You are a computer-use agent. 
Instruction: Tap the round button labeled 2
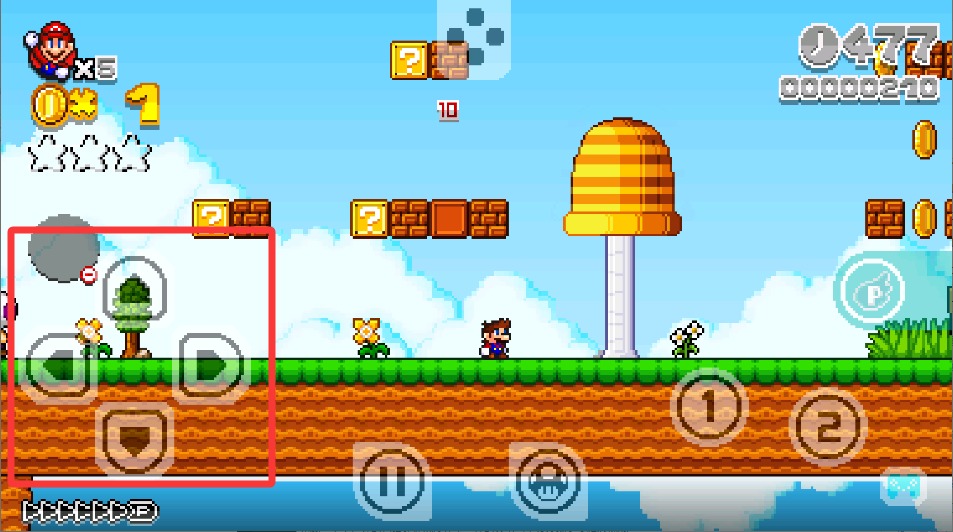[x=827, y=427]
